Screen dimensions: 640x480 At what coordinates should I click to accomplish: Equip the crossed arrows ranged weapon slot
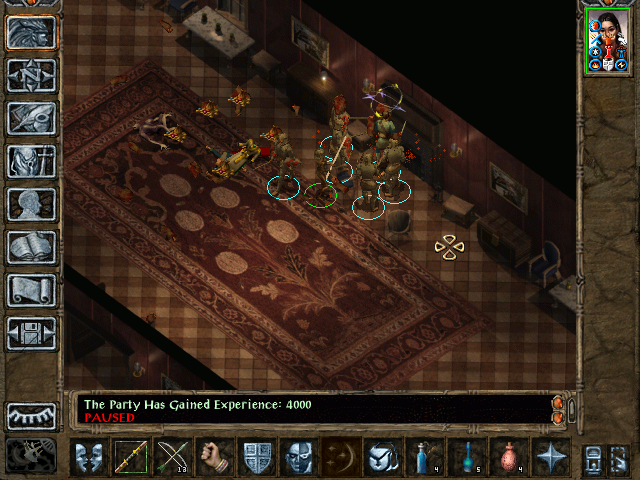(x=172, y=457)
